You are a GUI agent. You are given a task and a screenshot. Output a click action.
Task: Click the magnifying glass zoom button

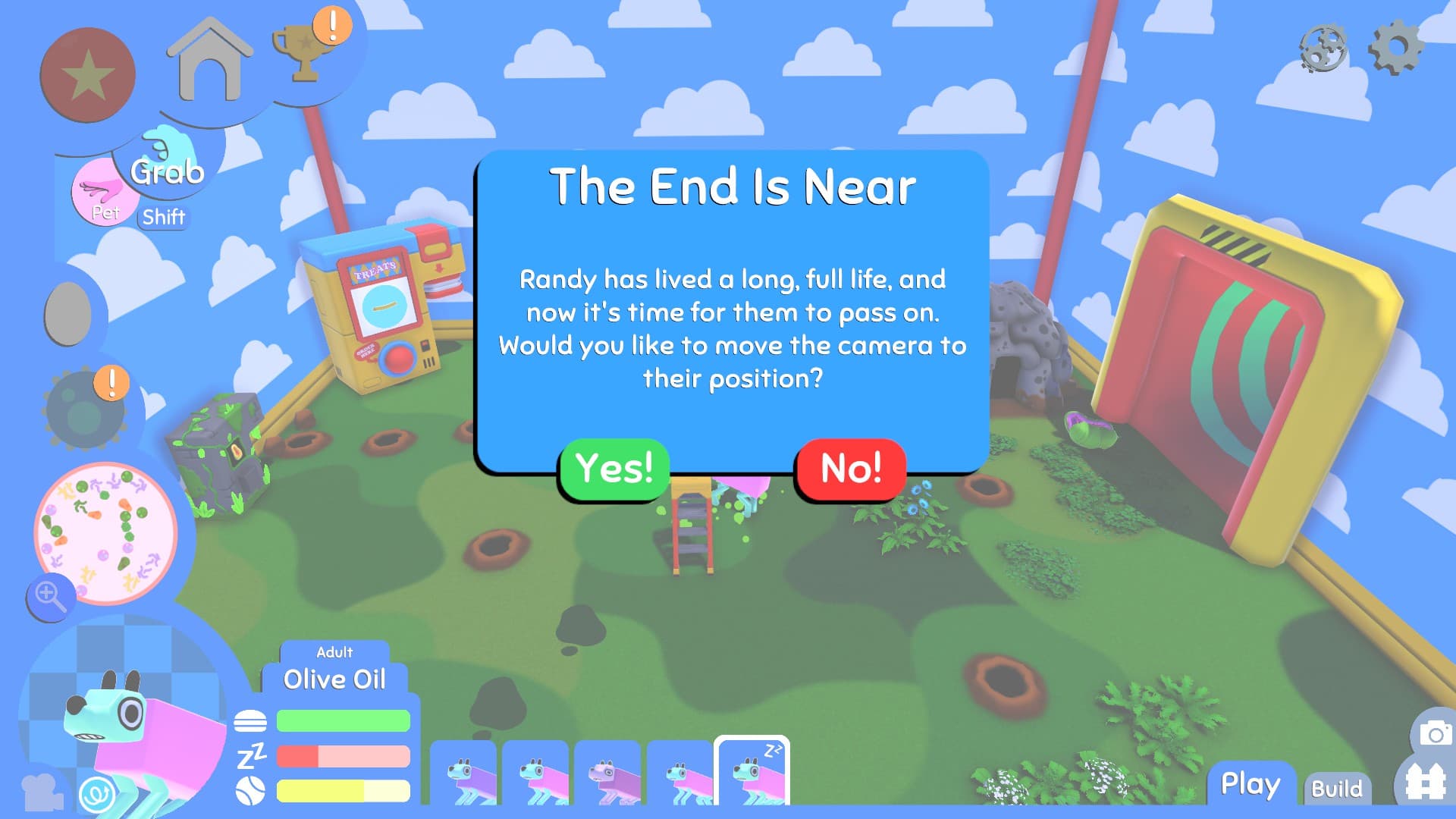[49, 596]
